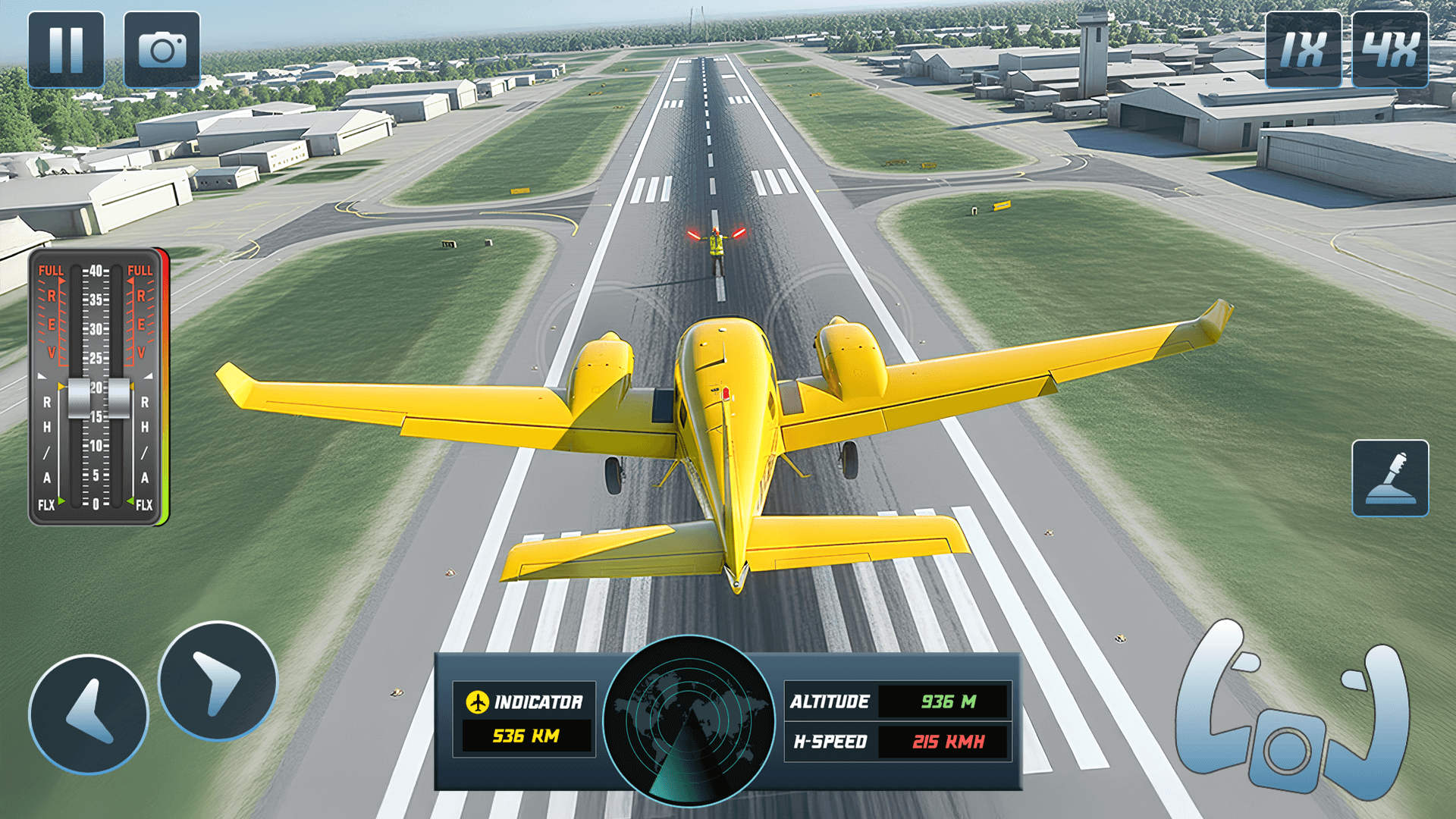The height and width of the screenshot is (819, 1456).
Task: Take a screenshot with the camera button
Action: point(162,50)
